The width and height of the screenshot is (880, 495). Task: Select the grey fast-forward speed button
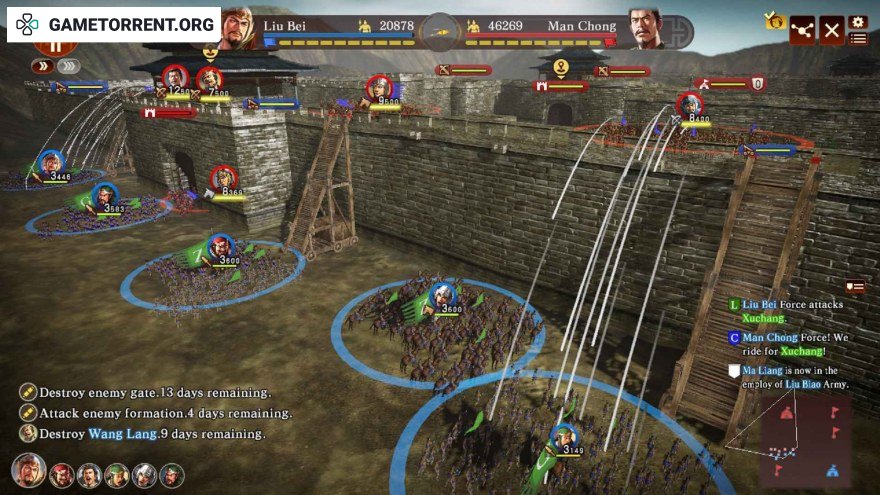click(68, 66)
